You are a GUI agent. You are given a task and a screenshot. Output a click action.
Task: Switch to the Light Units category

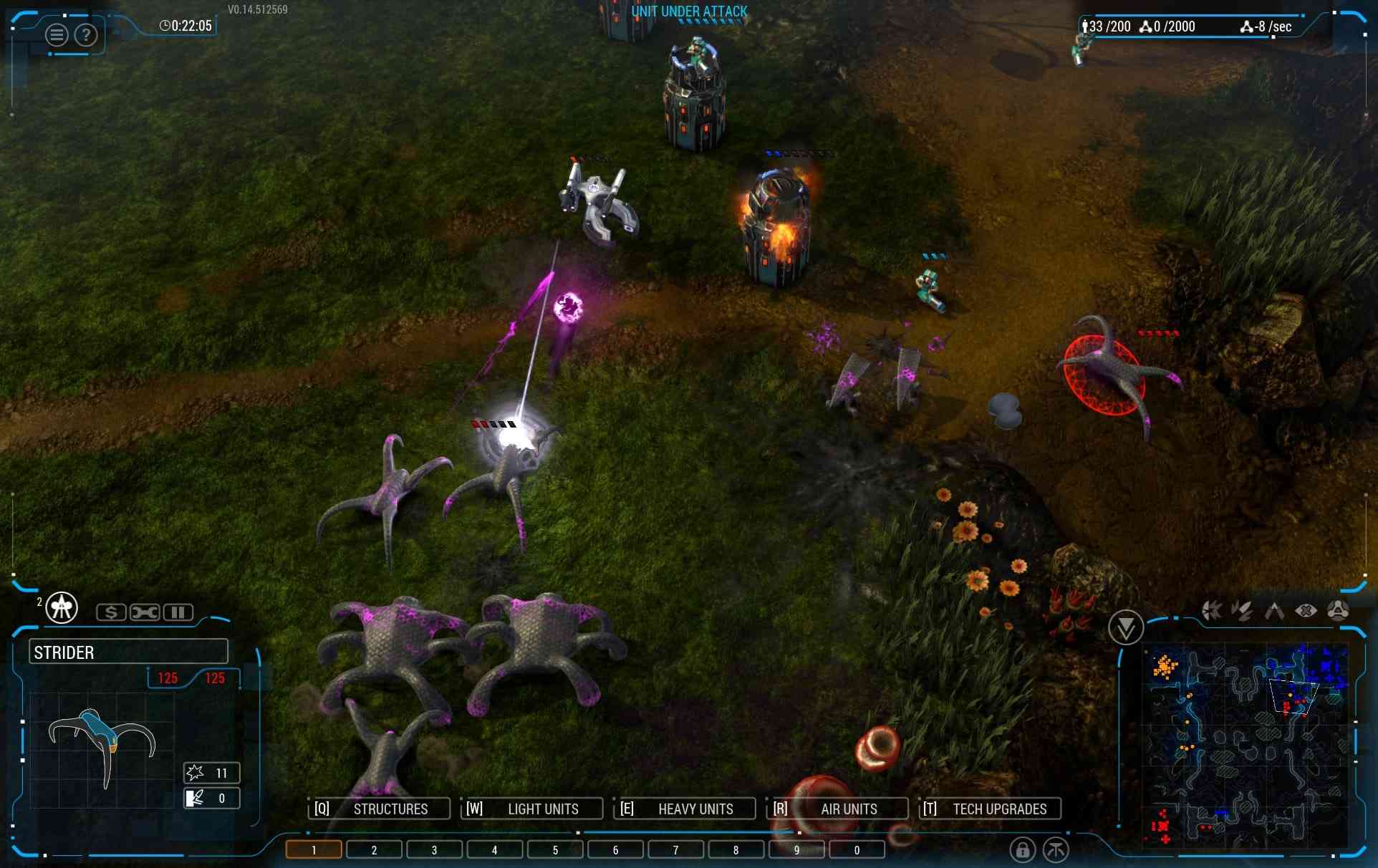(531, 809)
